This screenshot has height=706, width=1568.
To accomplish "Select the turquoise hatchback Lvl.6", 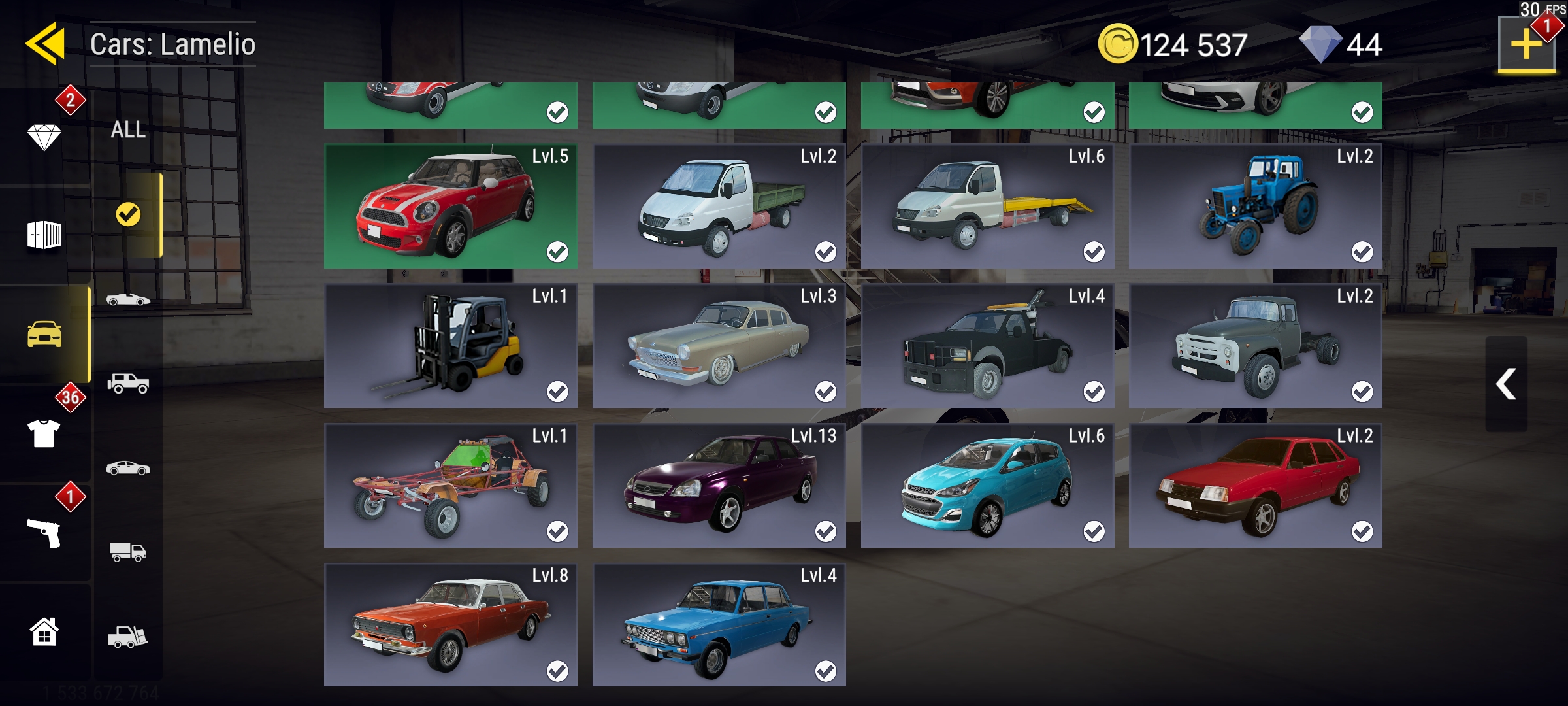I will [987, 486].
